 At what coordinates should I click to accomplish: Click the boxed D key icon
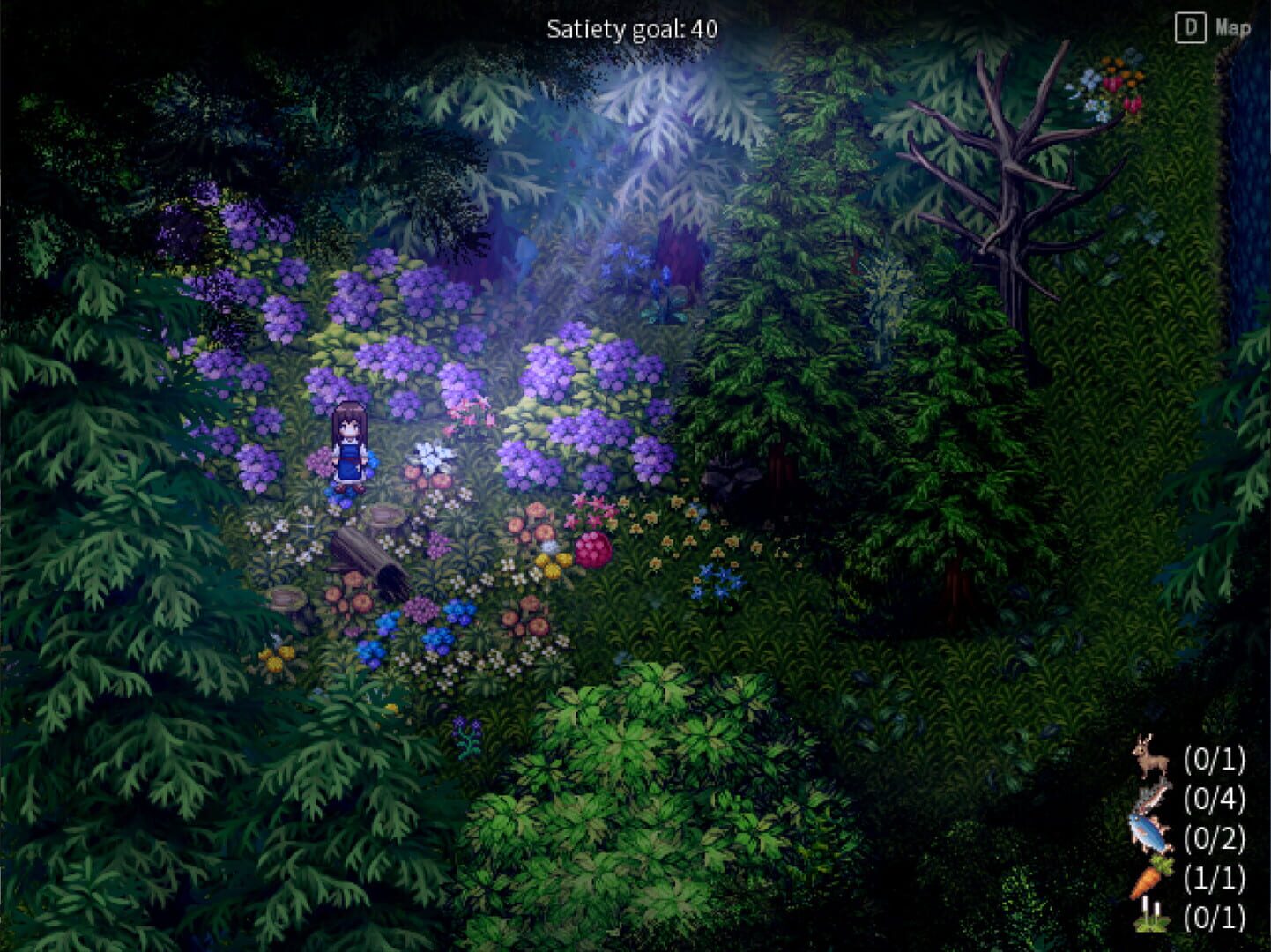click(1190, 27)
